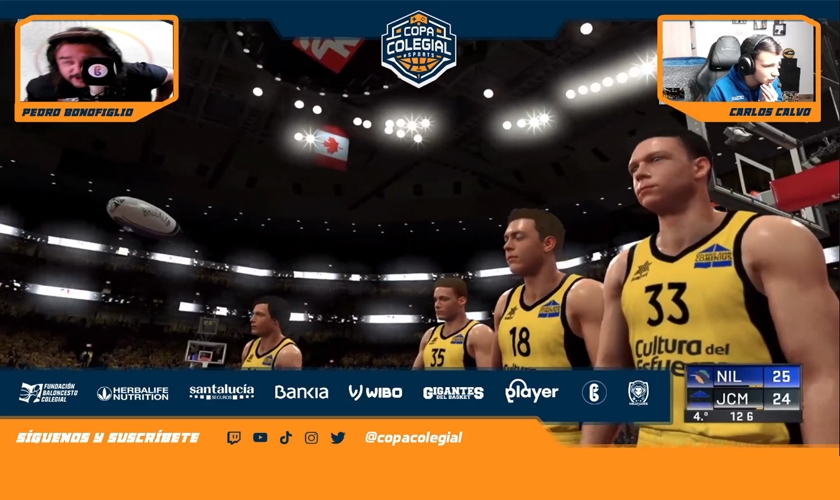This screenshot has height=500, width=840.
Task: Select Pedro Bonofiglio's webcam feed
Action: coord(97,61)
